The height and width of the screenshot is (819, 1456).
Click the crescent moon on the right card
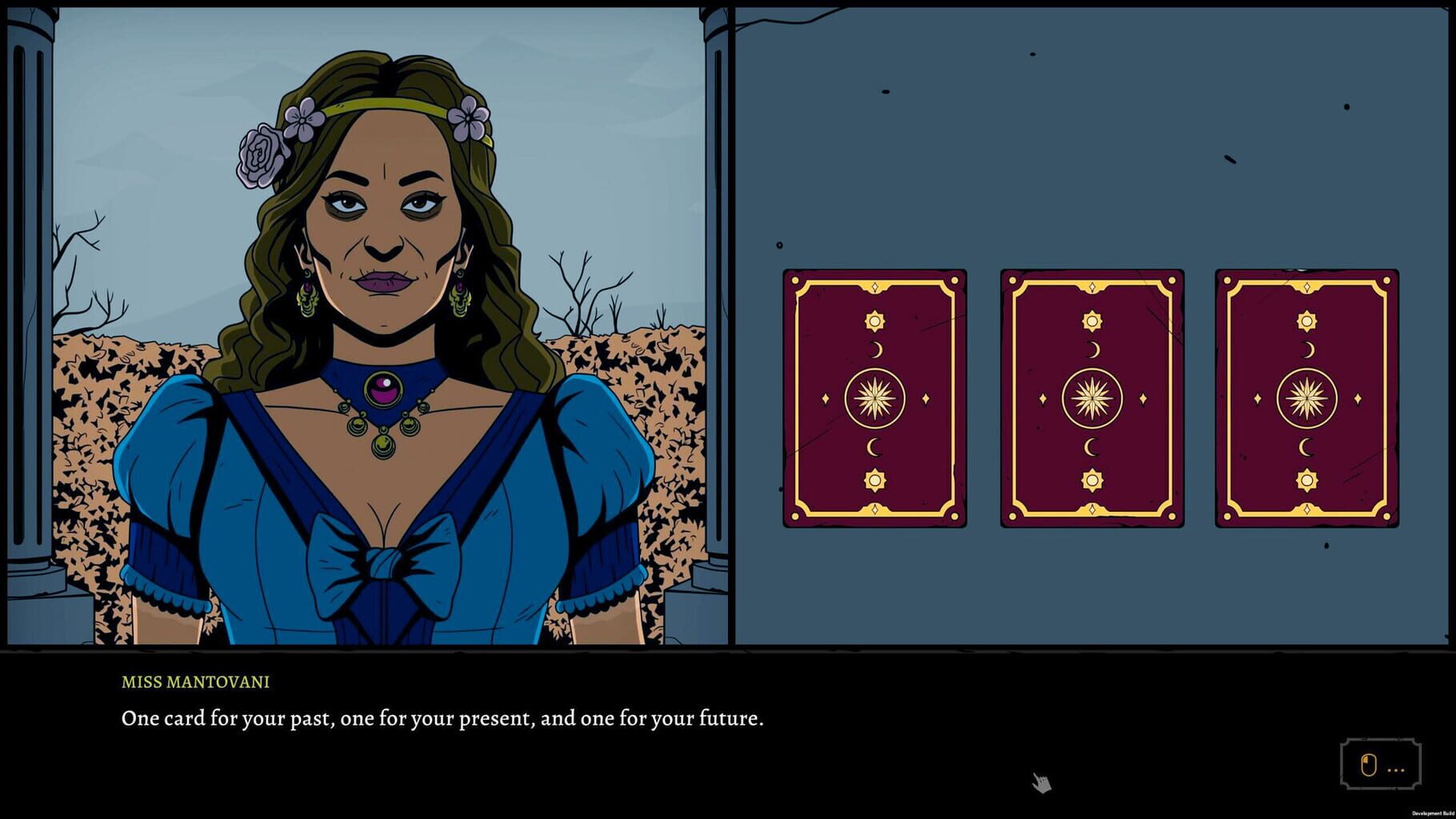pyautogui.click(x=1308, y=348)
